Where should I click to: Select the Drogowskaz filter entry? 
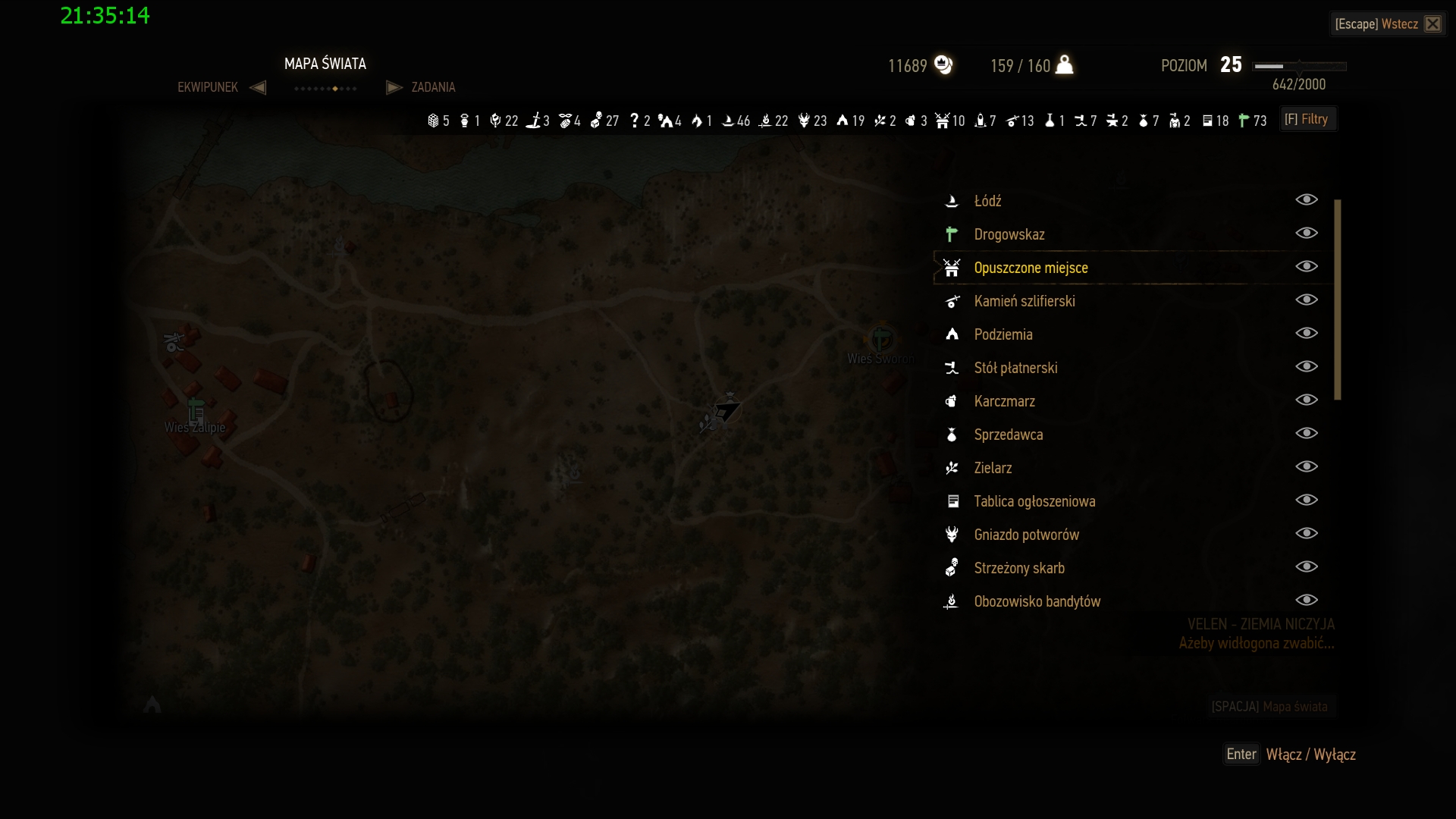(x=1009, y=234)
